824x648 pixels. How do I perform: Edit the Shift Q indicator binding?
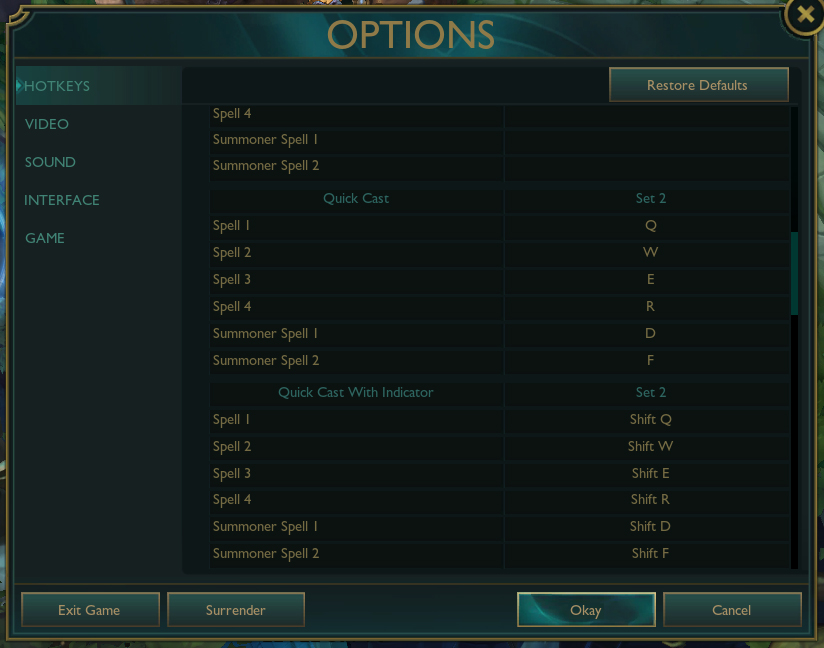point(651,420)
